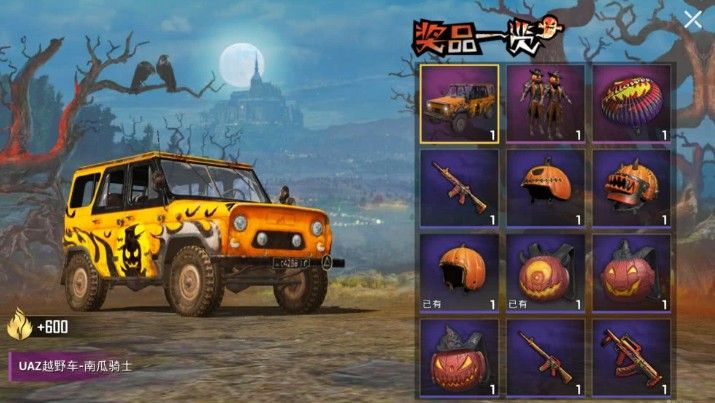The width and height of the screenshot is (715, 403).
Task: Select the witch-hat jack-o-lantern backpack
Action: [x=459, y=355]
